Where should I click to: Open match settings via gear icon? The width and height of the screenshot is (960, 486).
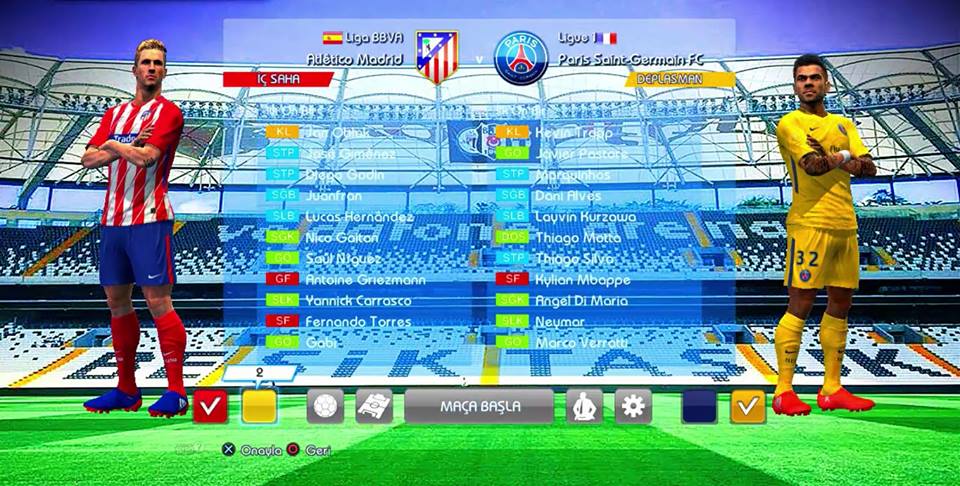coord(633,406)
